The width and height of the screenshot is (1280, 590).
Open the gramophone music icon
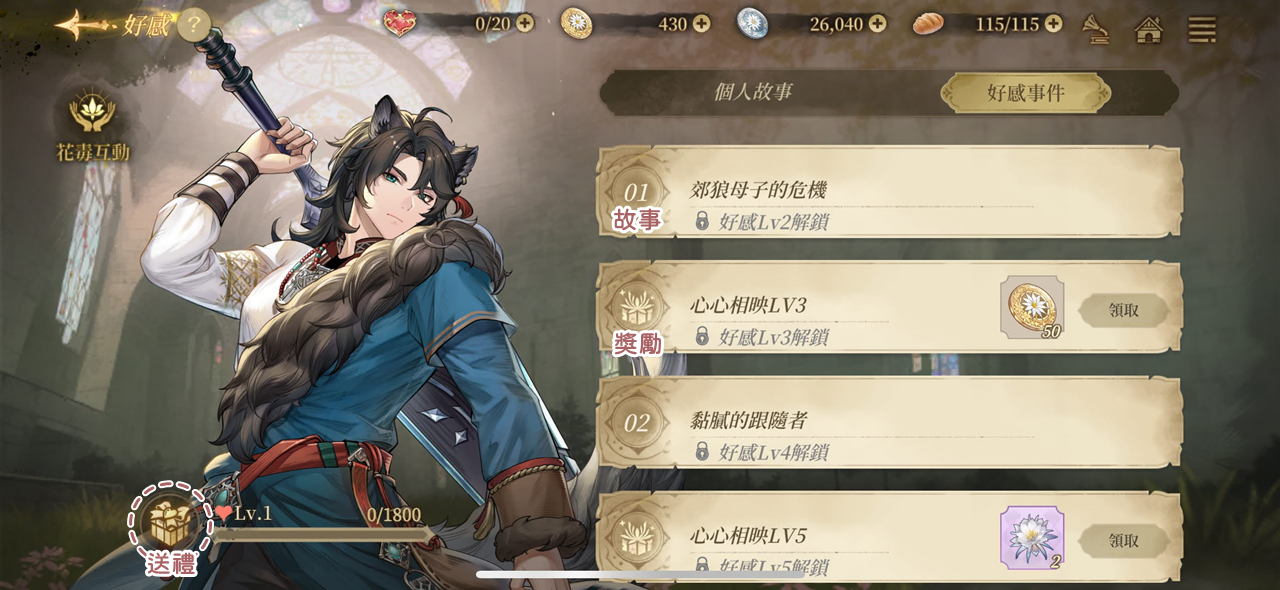pyautogui.click(x=1096, y=29)
